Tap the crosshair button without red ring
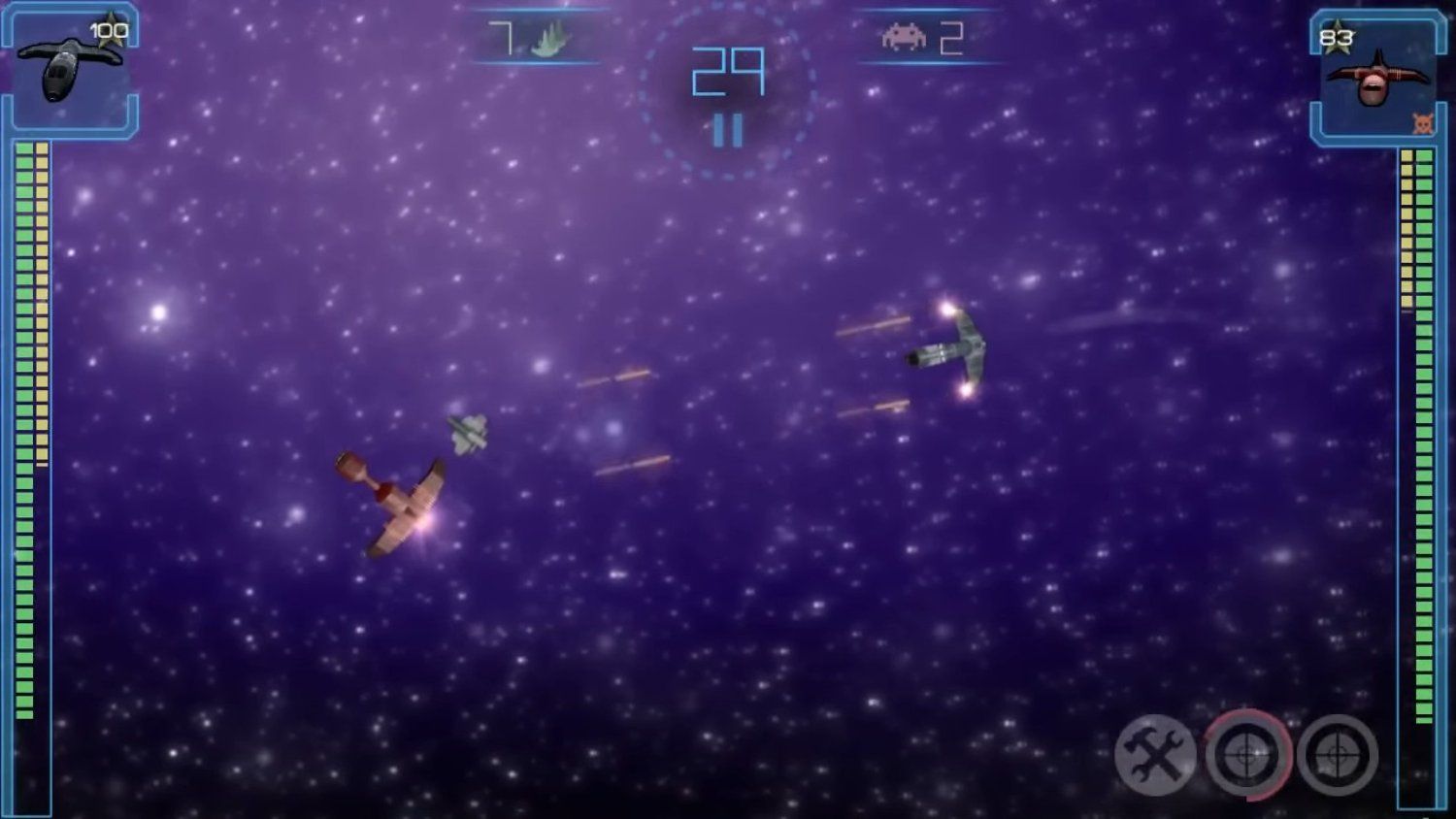This screenshot has height=819, width=1456. click(1338, 755)
